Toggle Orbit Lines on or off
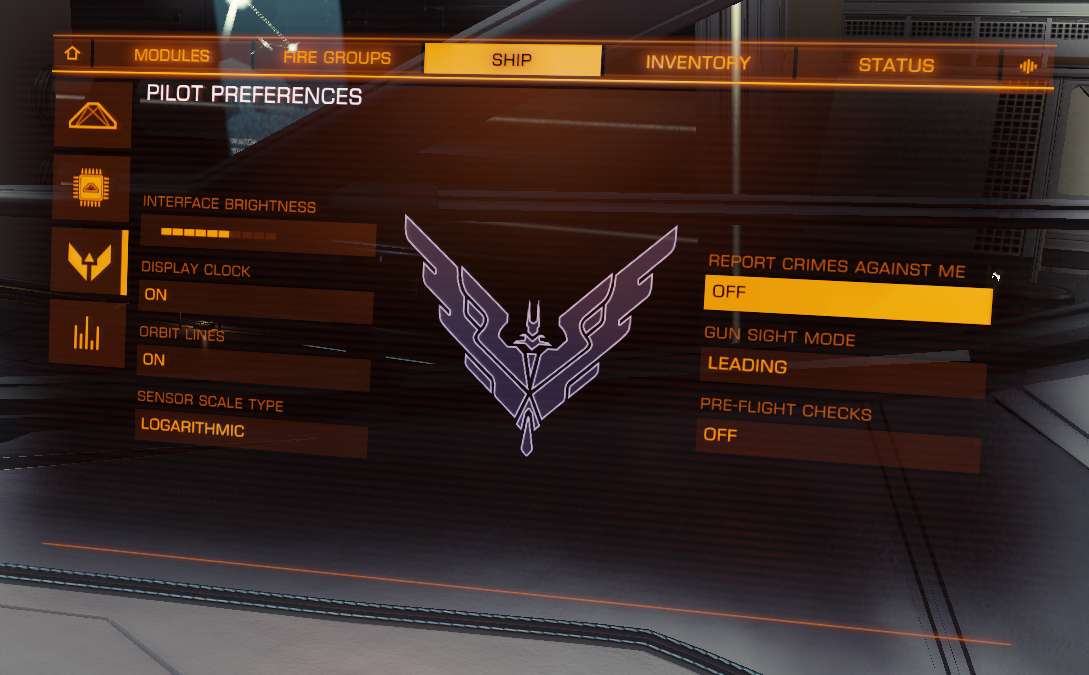This screenshot has height=675, width=1089. (x=254, y=361)
